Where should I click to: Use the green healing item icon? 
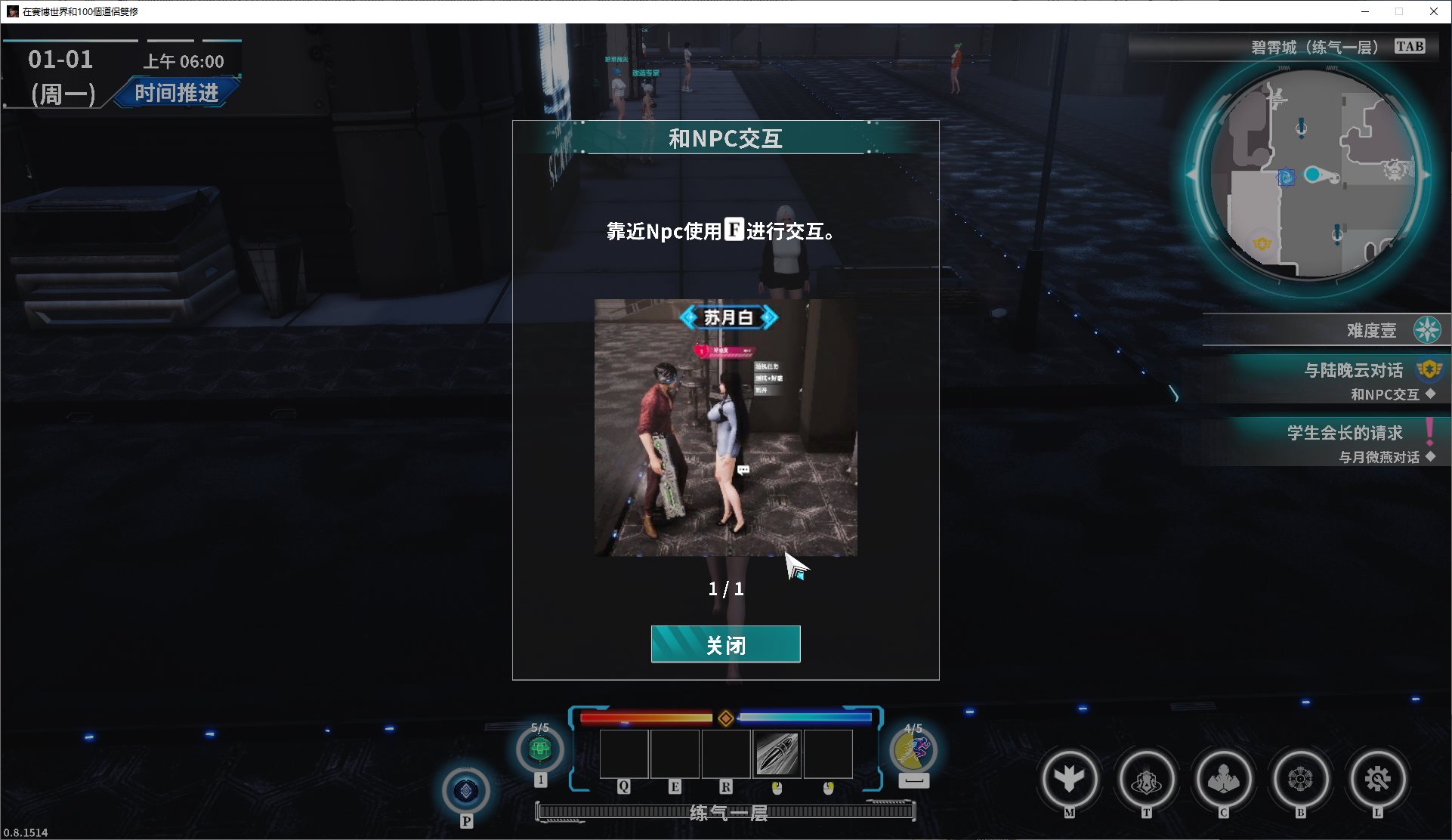[x=539, y=749]
